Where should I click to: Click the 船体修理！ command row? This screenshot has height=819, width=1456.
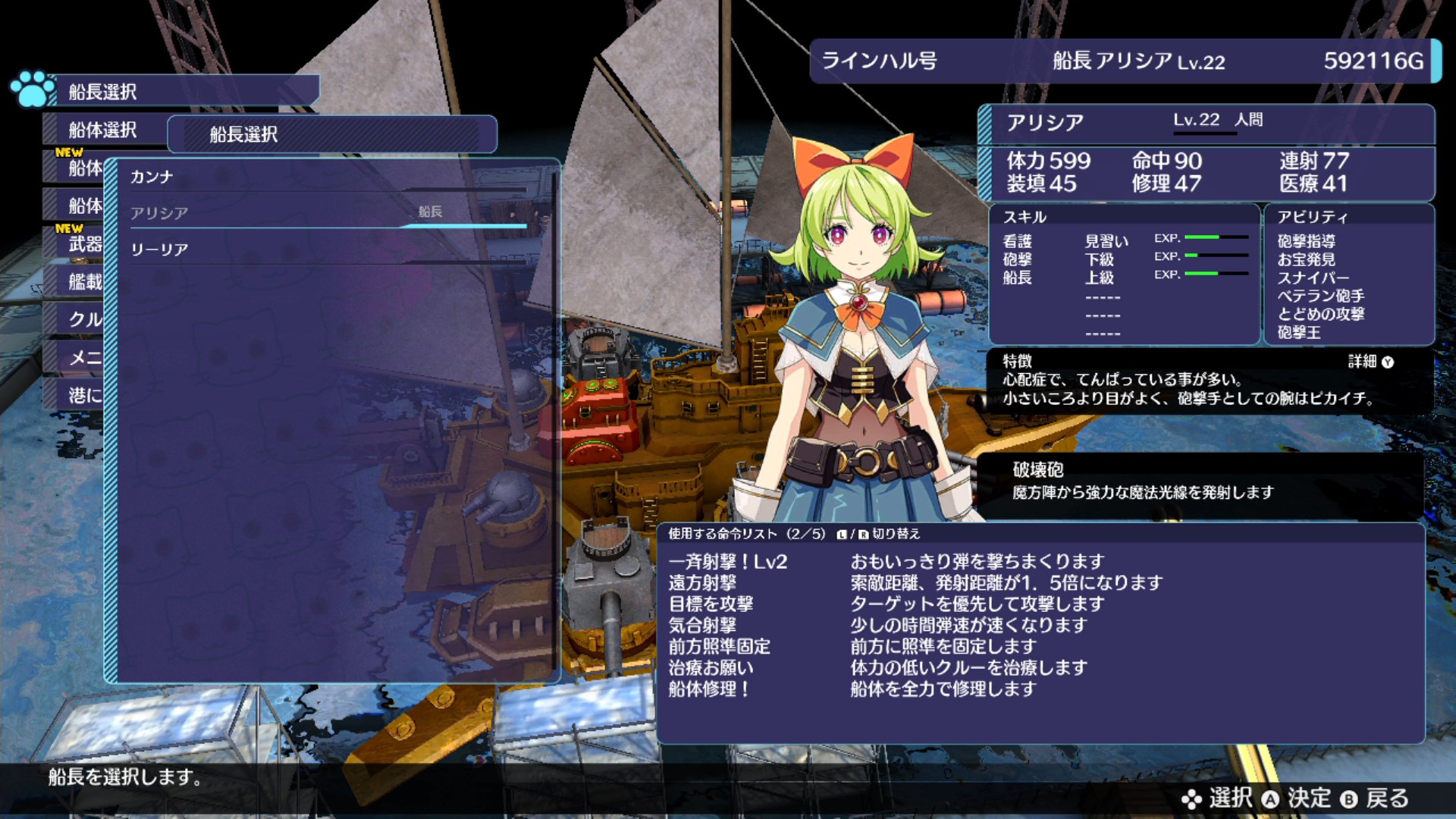(x=709, y=689)
